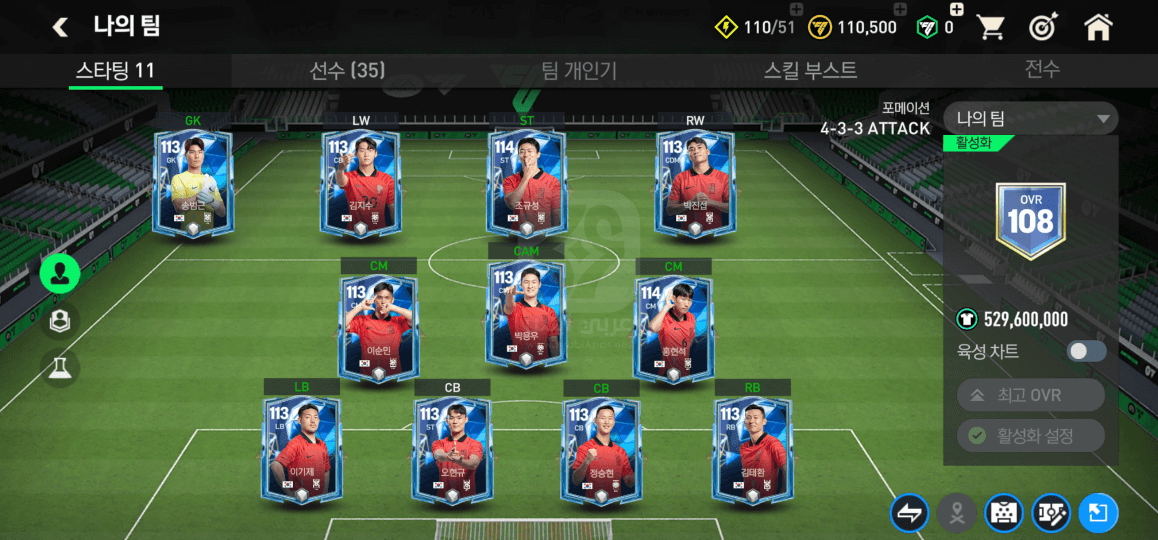This screenshot has width=1158, height=540.
Task: Toggle the 육성 차트 switch
Action: [x=1086, y=351]
